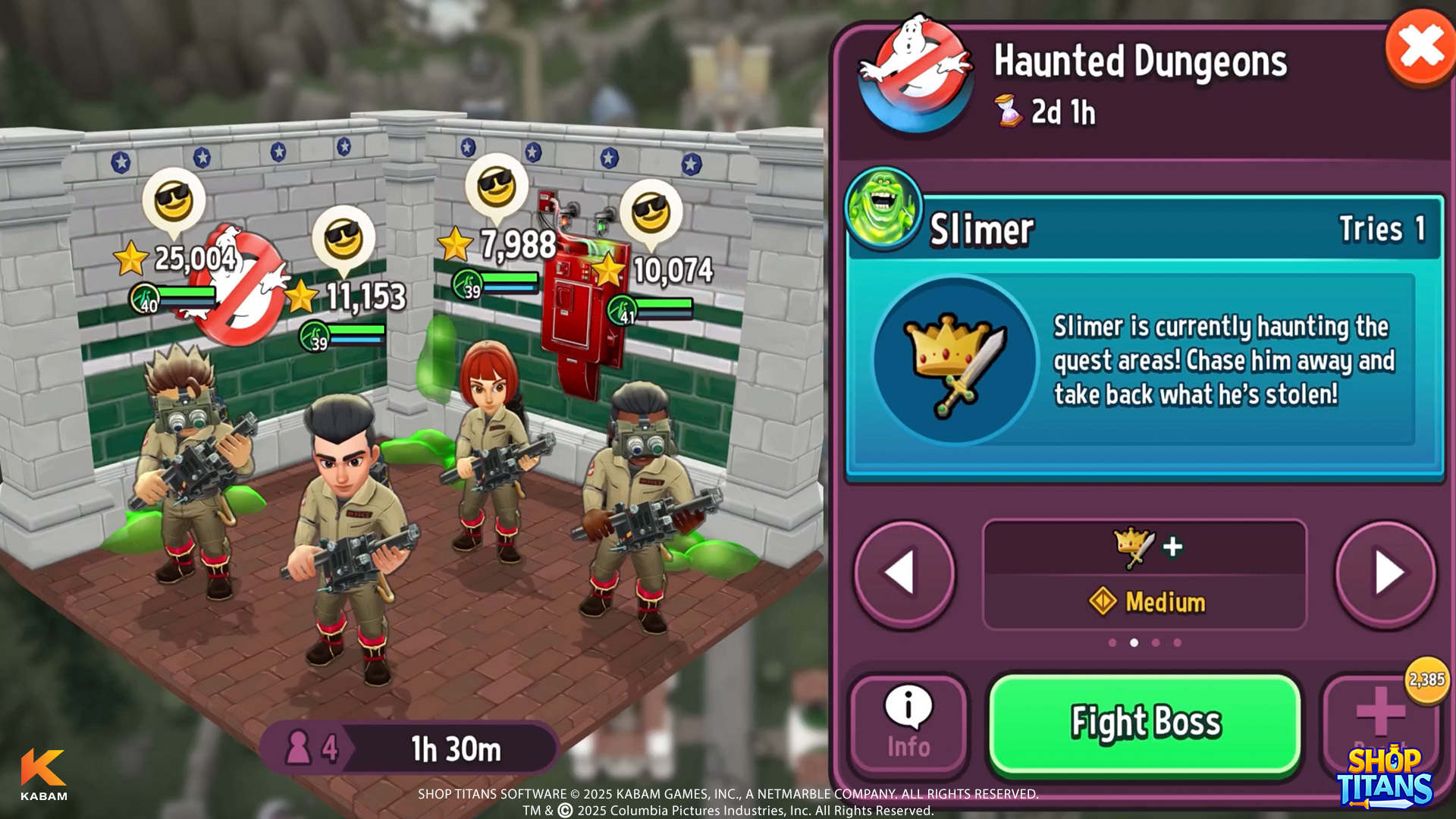Select the previous difficulty with left arrow
Screen dimensions: 1456x819
[x=904, y=573]
